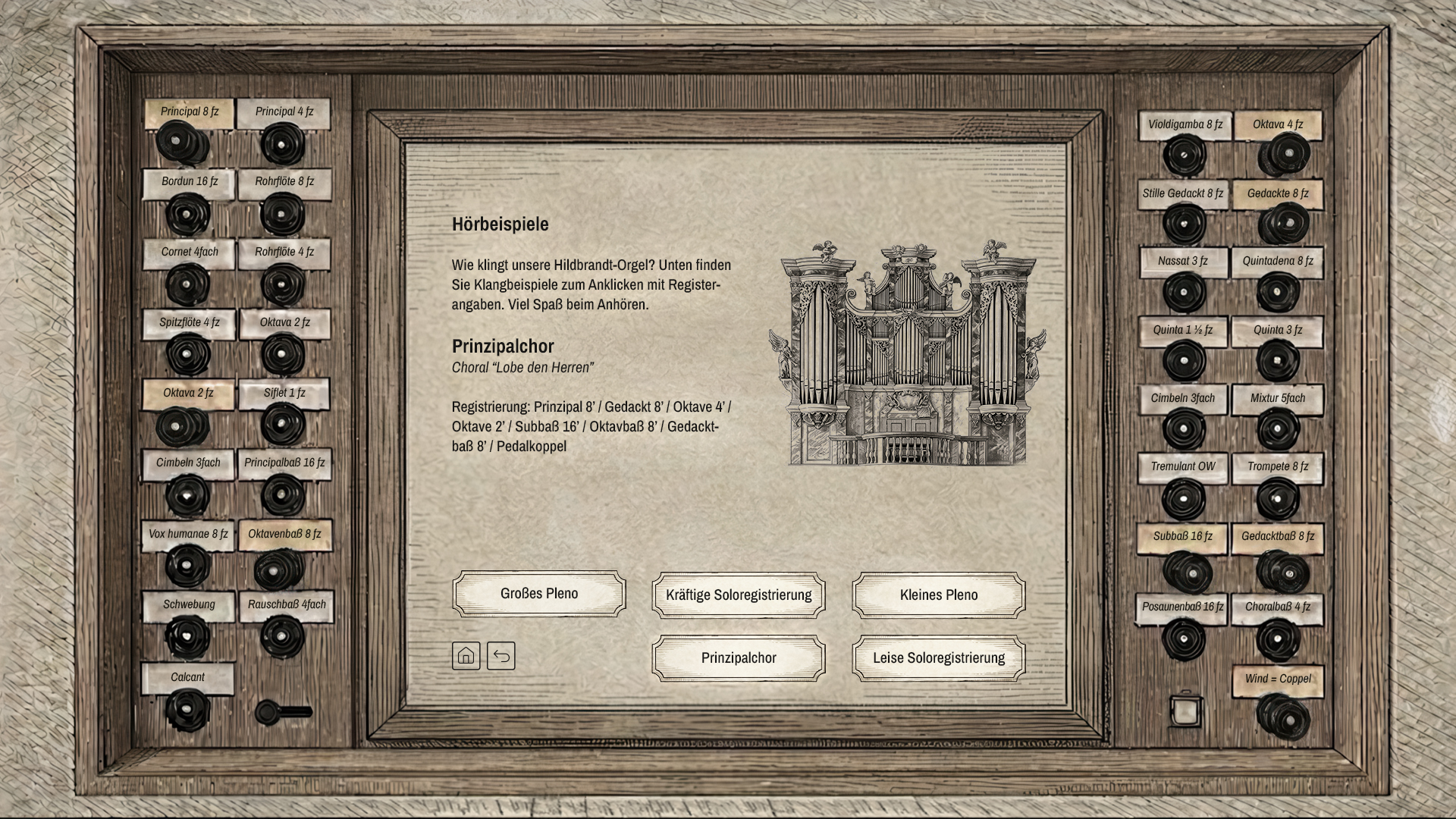
Task: Open the Leise Soloregistrierung example
Action: 938,658
